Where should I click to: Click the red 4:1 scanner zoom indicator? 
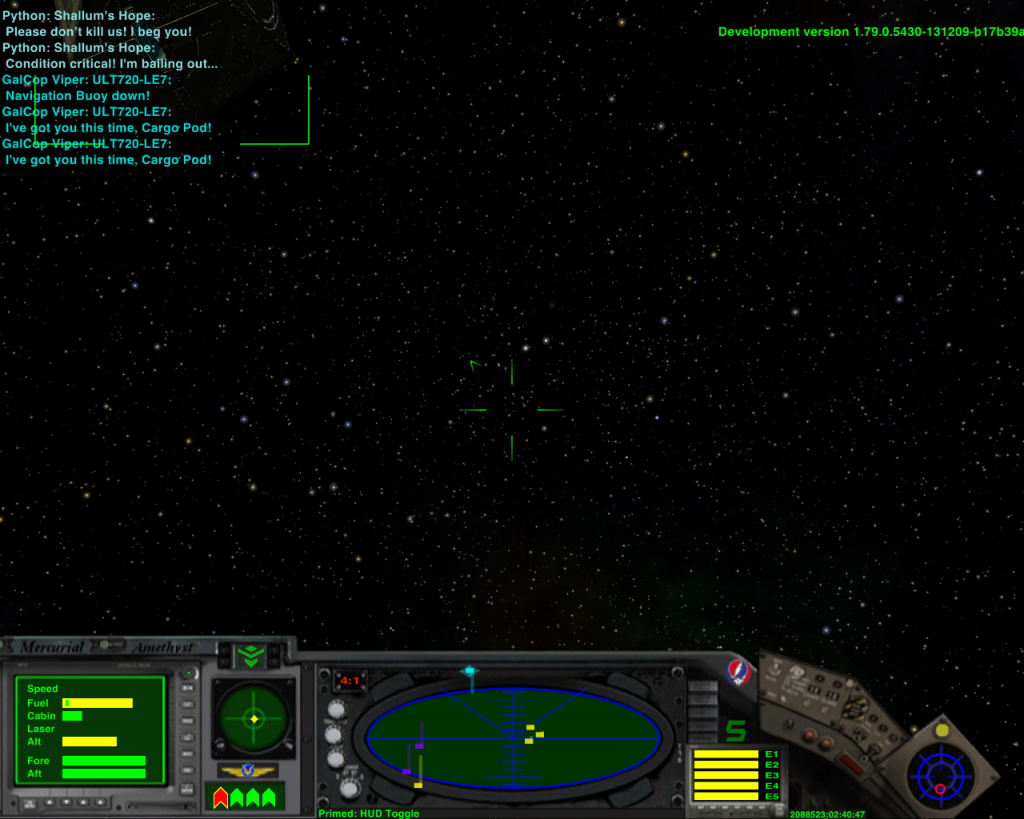tap(350, 681)
